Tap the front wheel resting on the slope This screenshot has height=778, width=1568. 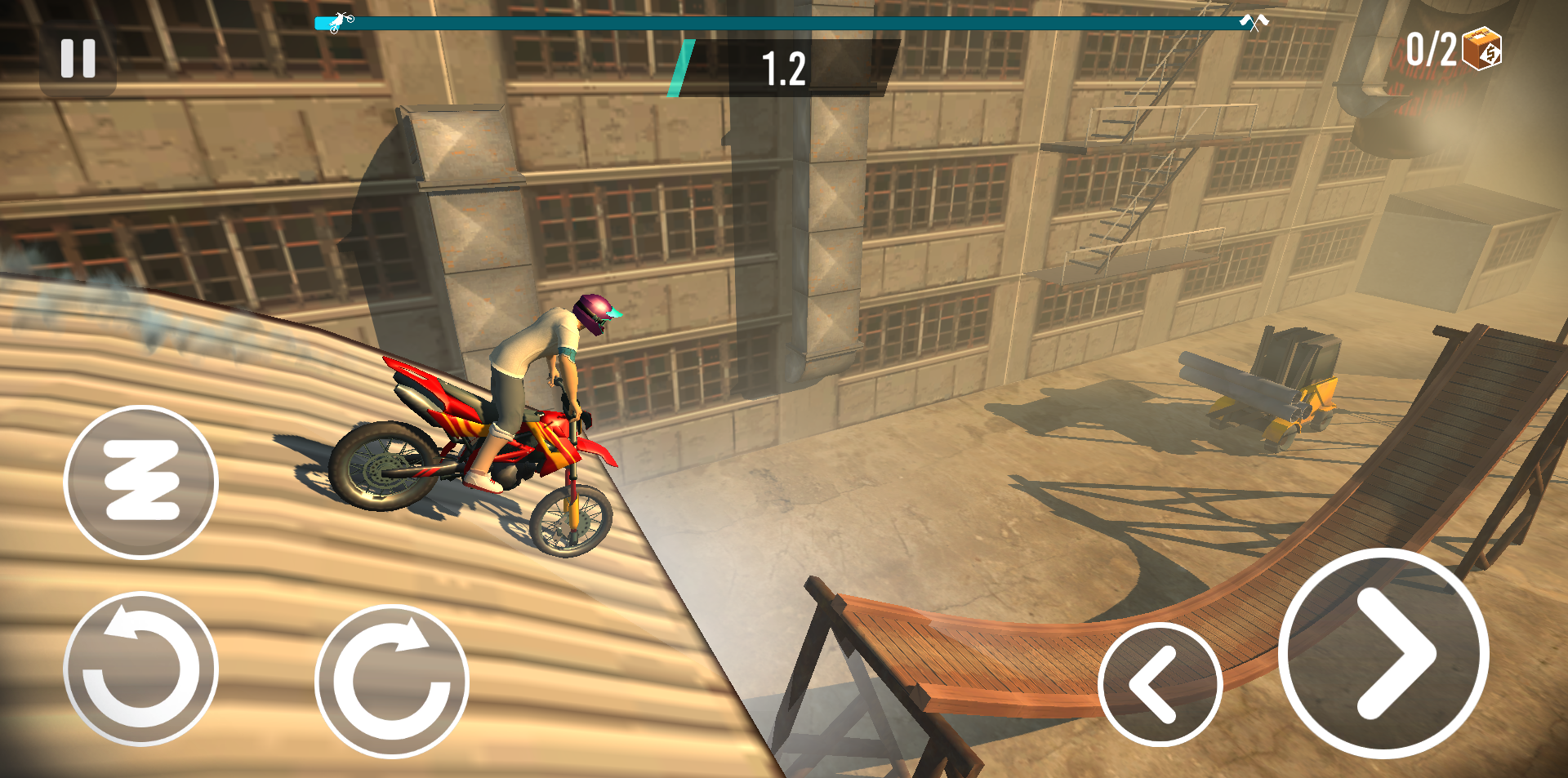pyautogui.click(x=570, y=522)
